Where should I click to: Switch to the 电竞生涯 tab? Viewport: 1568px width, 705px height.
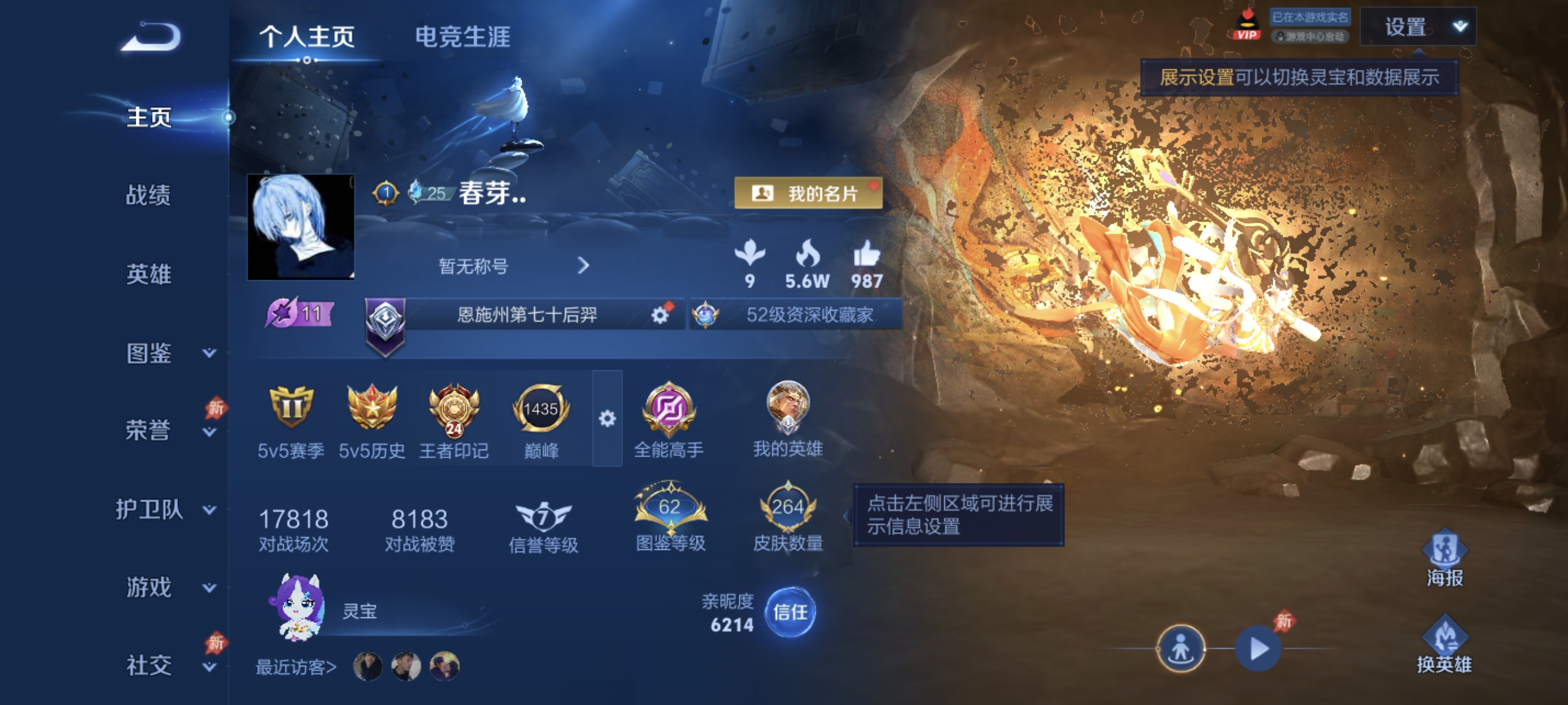pyautogui.click(x=463, y=38)
